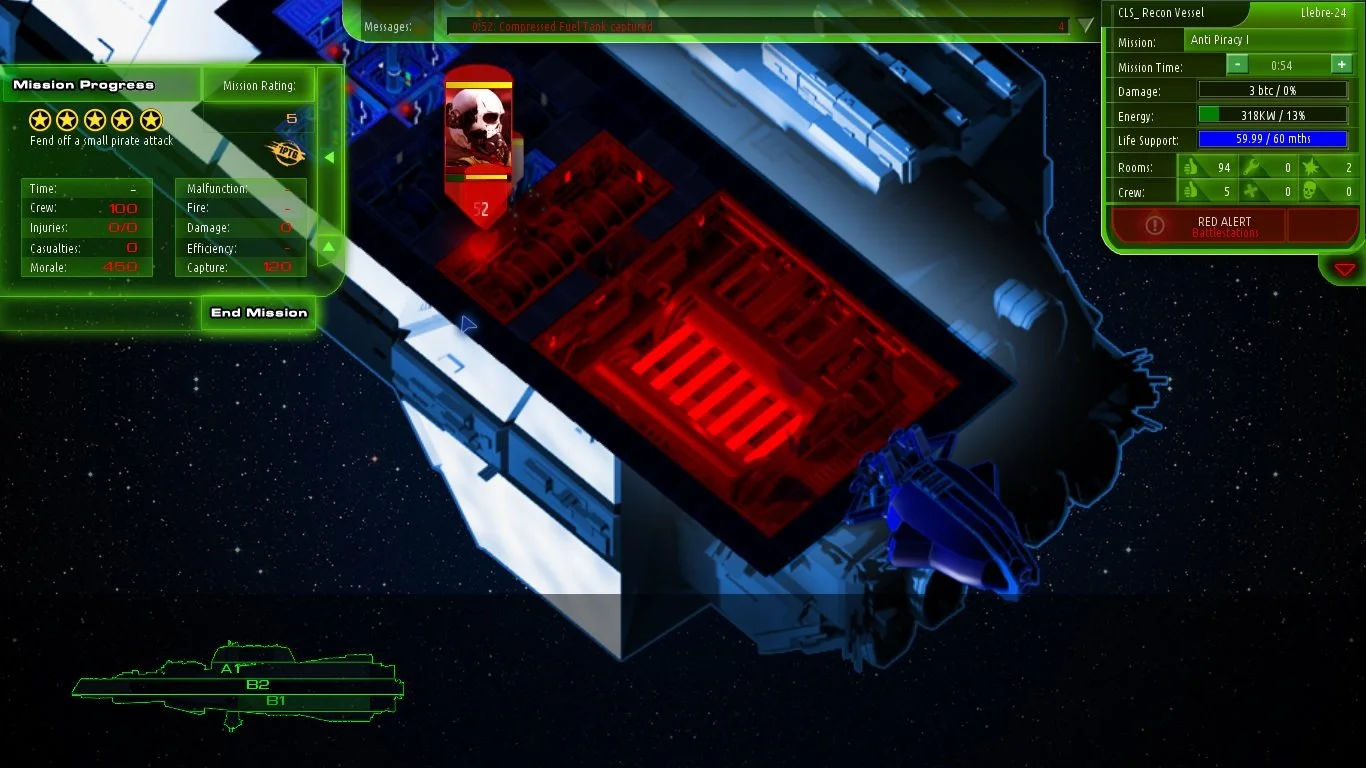Click the Energy level bar
Image resolution: width=1366 pixels, height=768 pixels.
tap(1273, 114)
